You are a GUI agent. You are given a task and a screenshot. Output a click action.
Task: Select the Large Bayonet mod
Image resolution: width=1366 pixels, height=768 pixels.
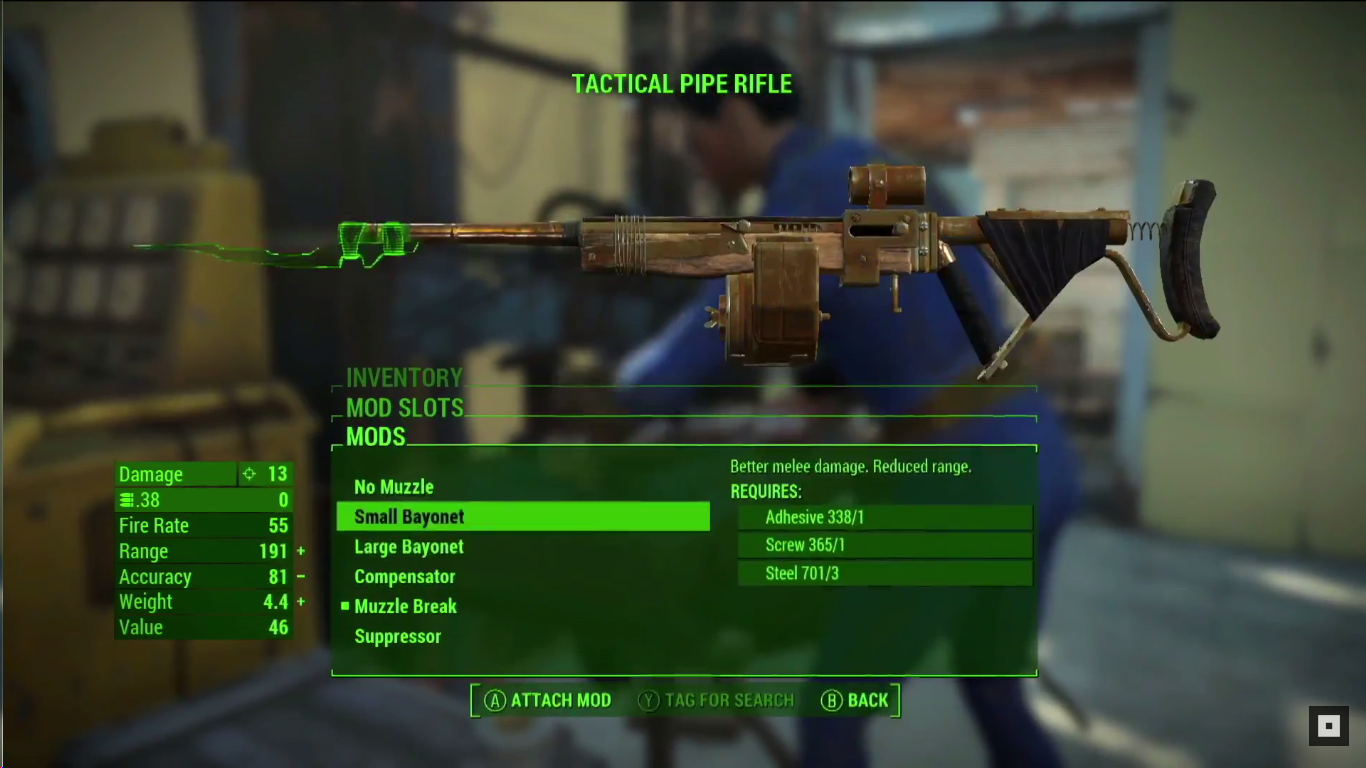coord(409,547)
